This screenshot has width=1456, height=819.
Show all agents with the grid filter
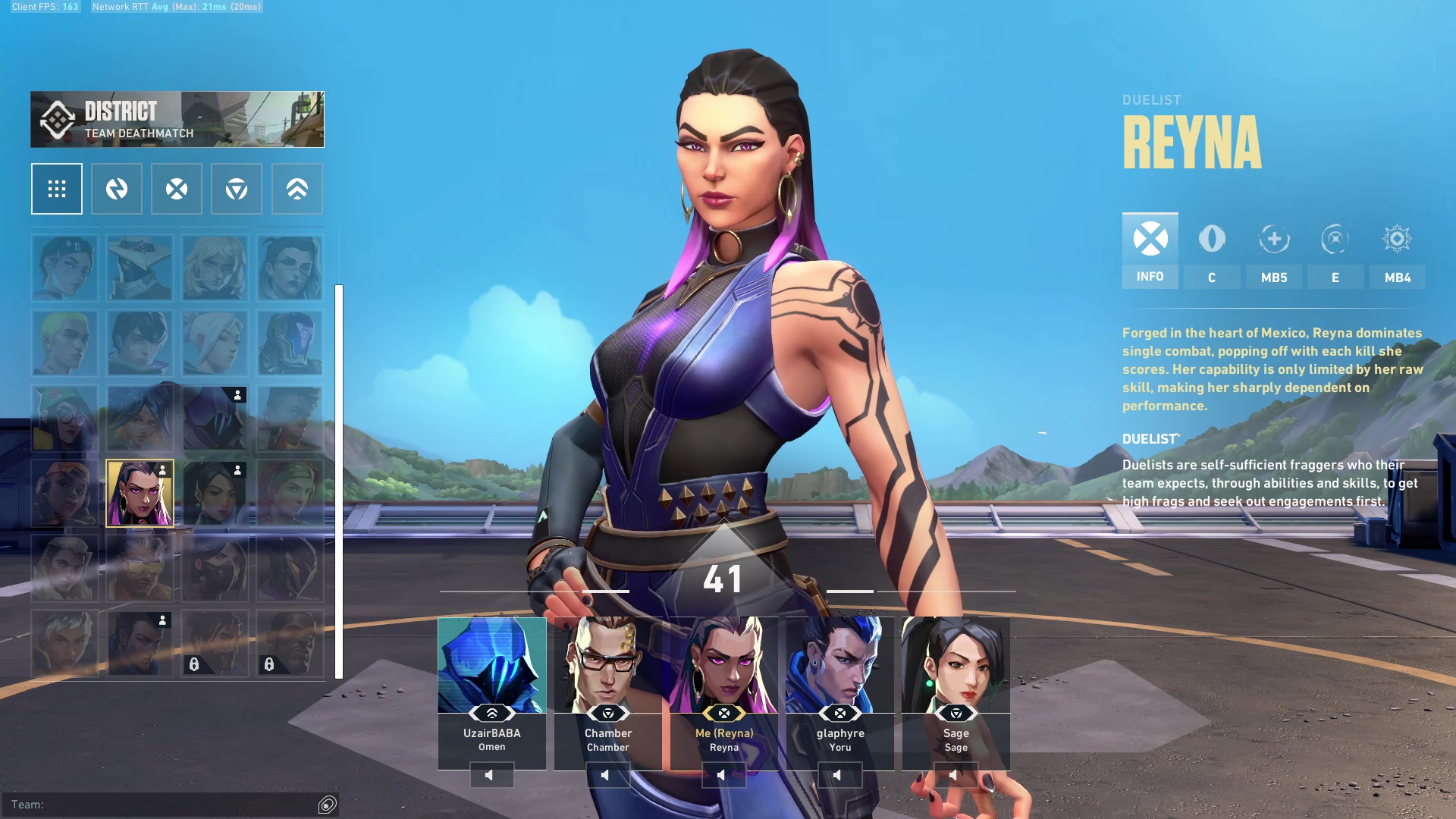pyautogui.click(x=57, y=189)
